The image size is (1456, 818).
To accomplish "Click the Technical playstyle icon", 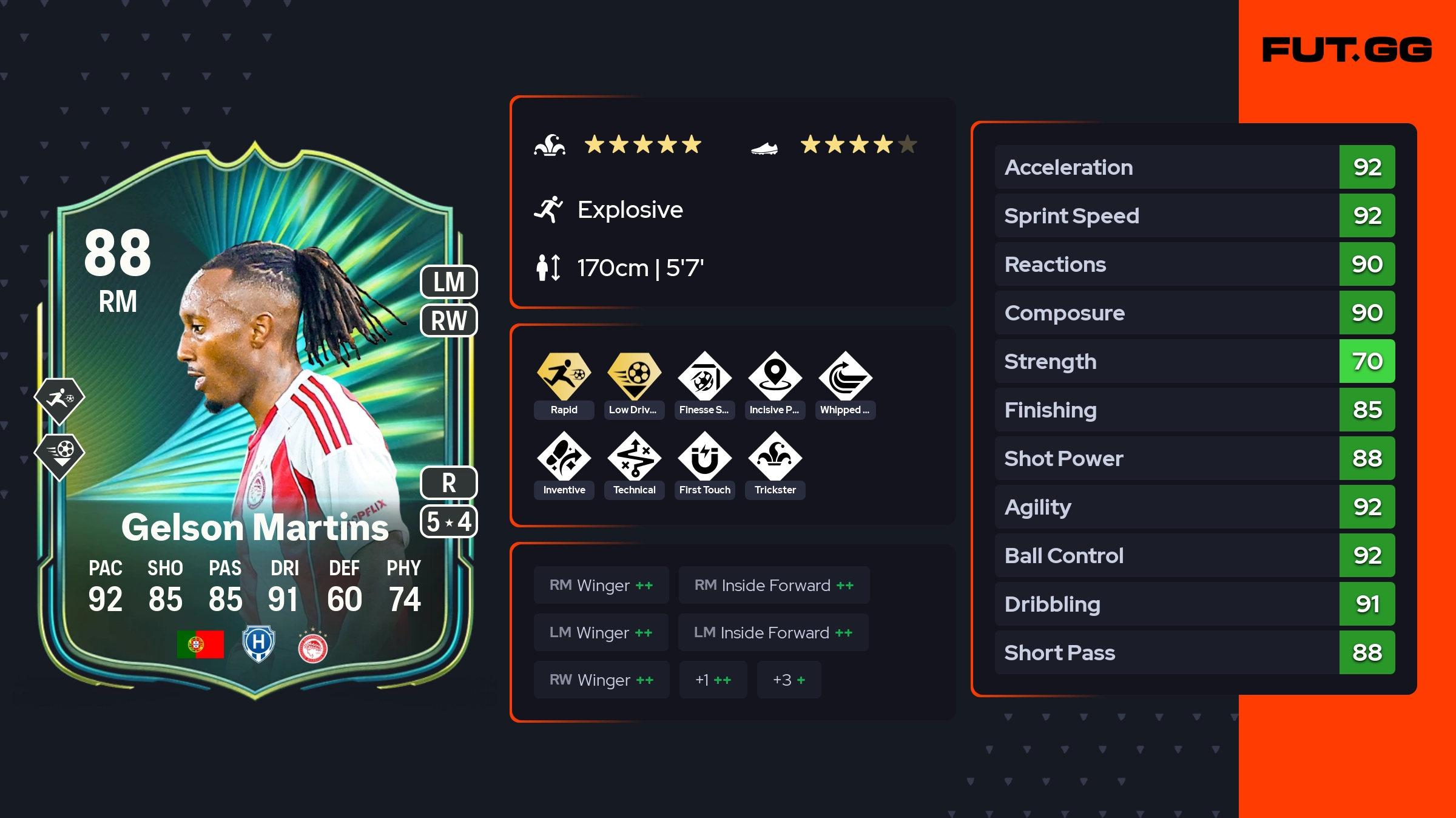I will (x=634, y=456).
